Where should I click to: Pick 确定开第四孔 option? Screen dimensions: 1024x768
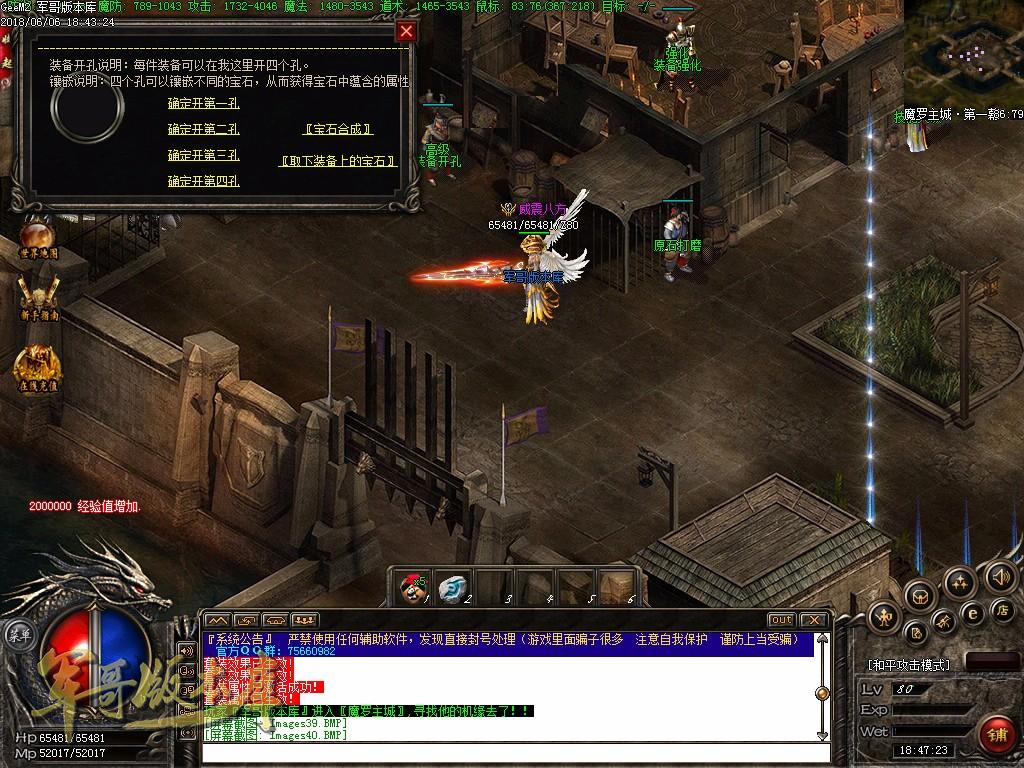pyautogui.click(x=203, y=181)
